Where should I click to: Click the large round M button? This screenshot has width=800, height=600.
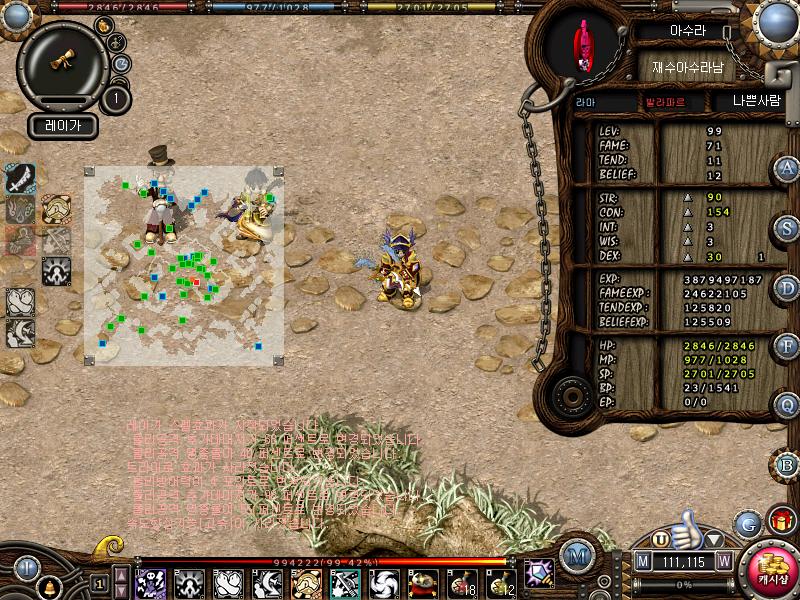coord(576,555)
